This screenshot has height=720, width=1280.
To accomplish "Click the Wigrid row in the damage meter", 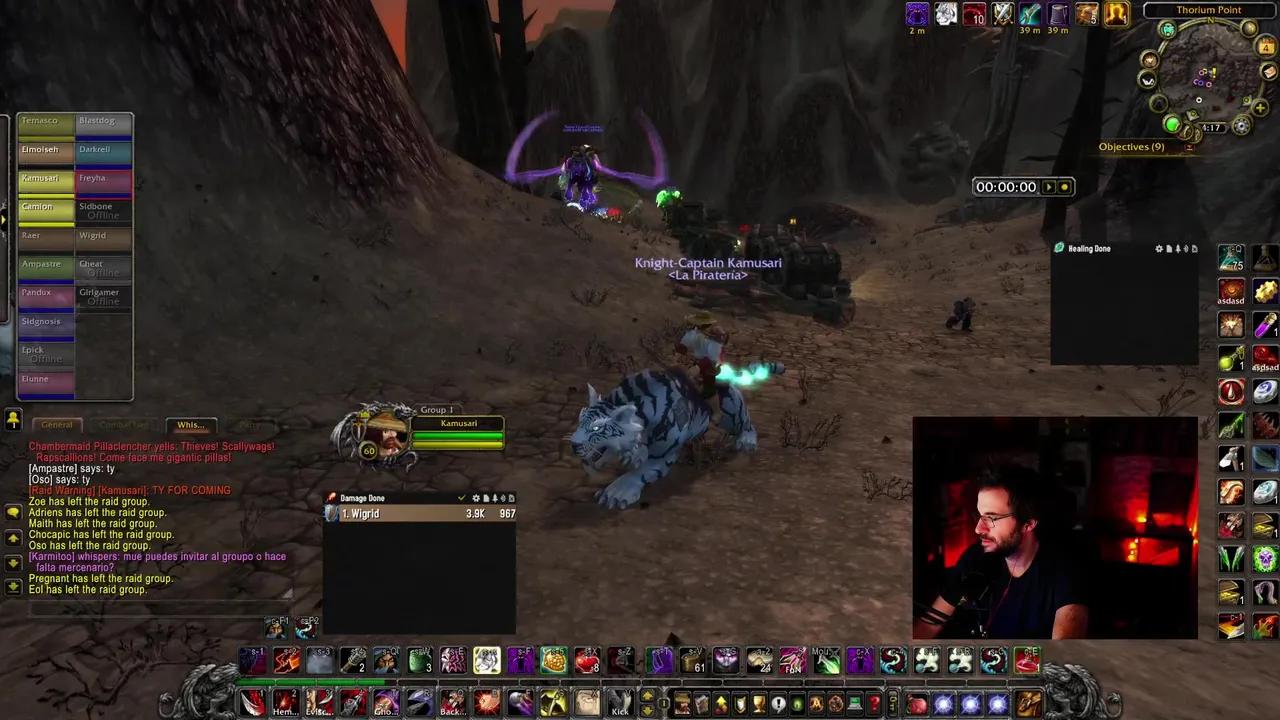I will click(x=420, y=513).
